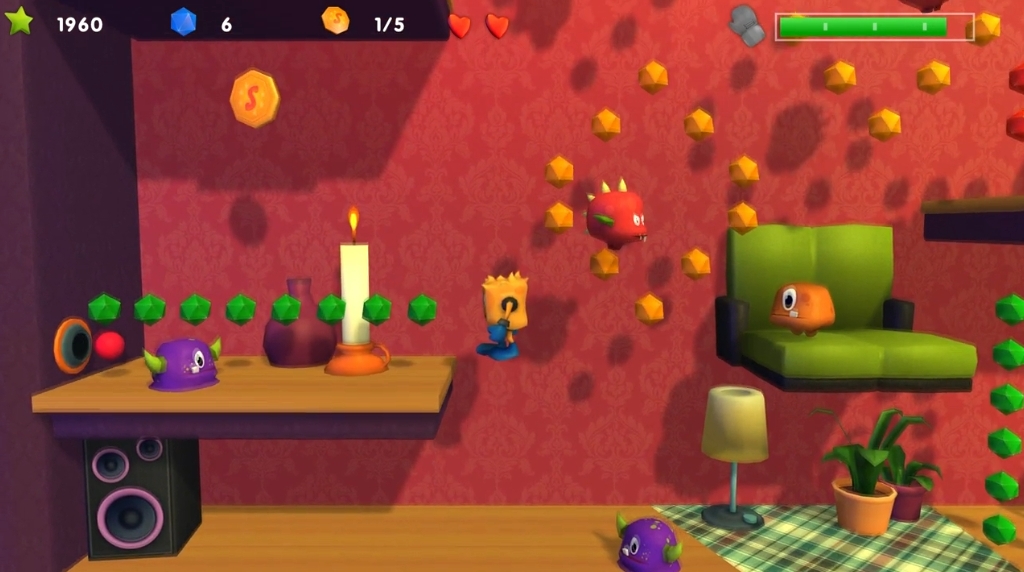Select the gray rock icon beside the green bar

747,25
